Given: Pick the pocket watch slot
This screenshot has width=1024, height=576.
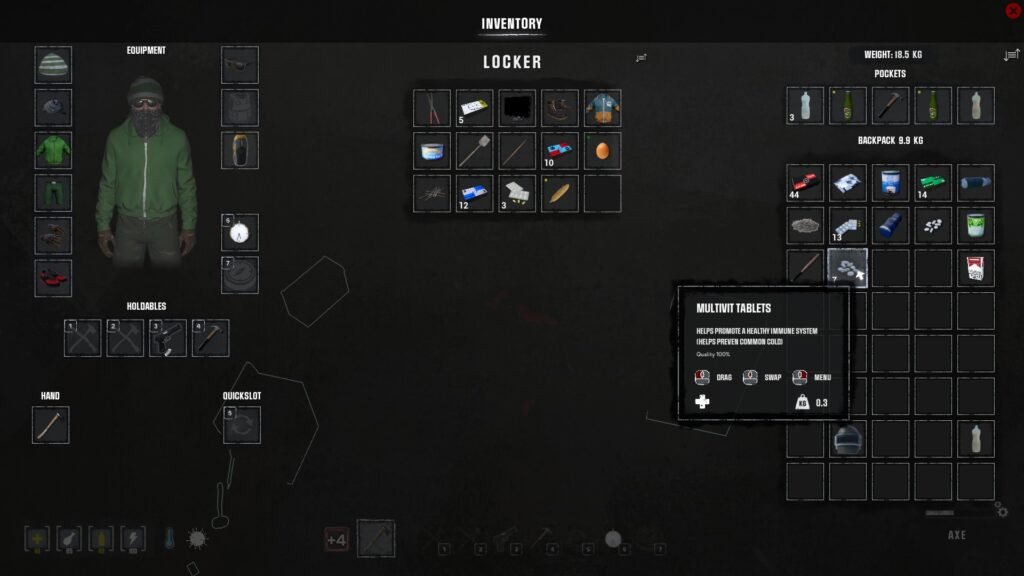Looking at the screenshot, I should pos(240,233).
